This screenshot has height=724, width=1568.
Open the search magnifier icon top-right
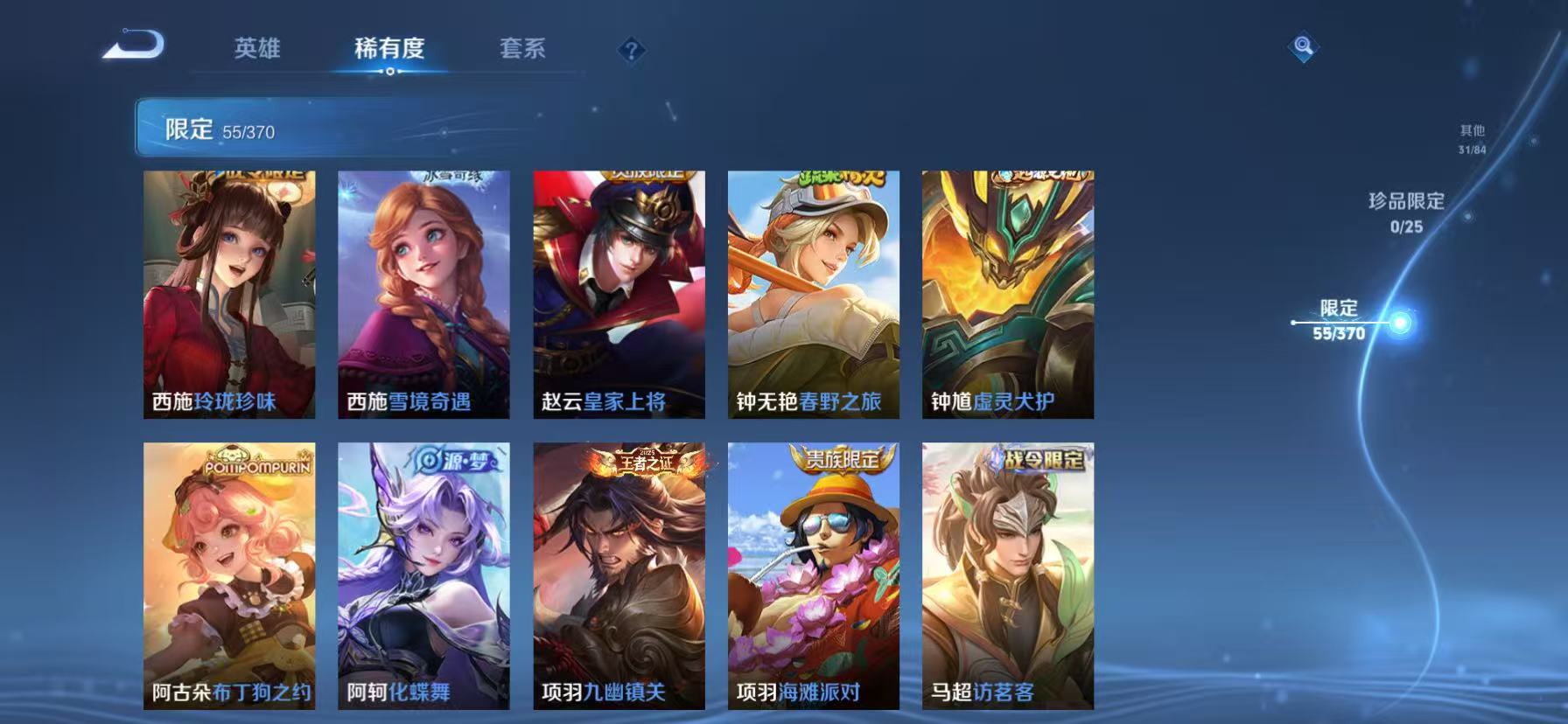coord(1303,46)
